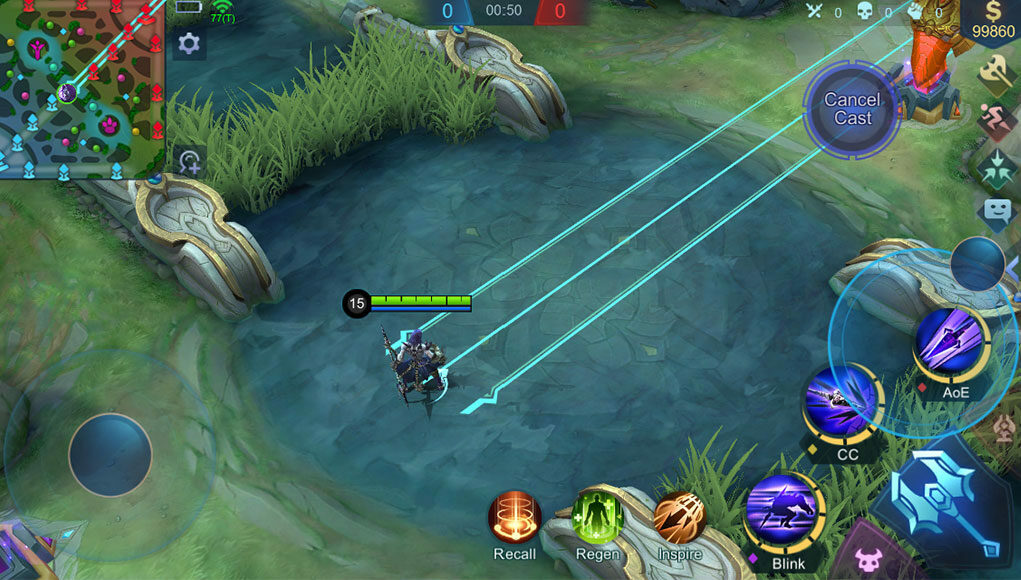The width and height of the screenshot is (1021, 580).
Task: Open the settings gear menu
Action: click(x=188, y=44)
